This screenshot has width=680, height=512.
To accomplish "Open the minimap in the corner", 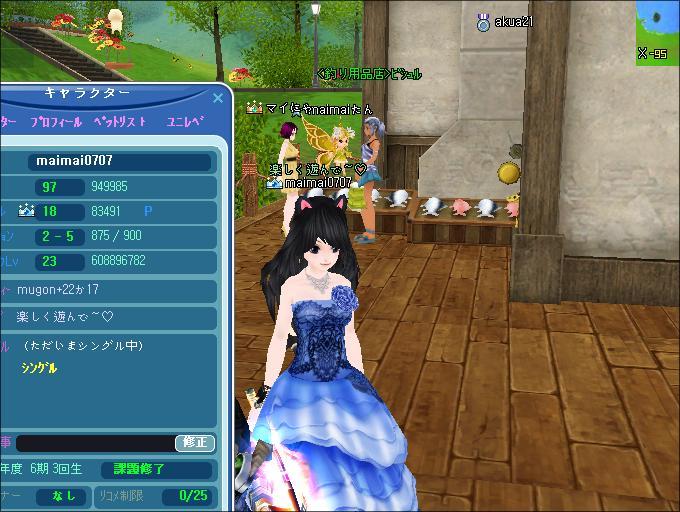I will (x=657, y=30).
